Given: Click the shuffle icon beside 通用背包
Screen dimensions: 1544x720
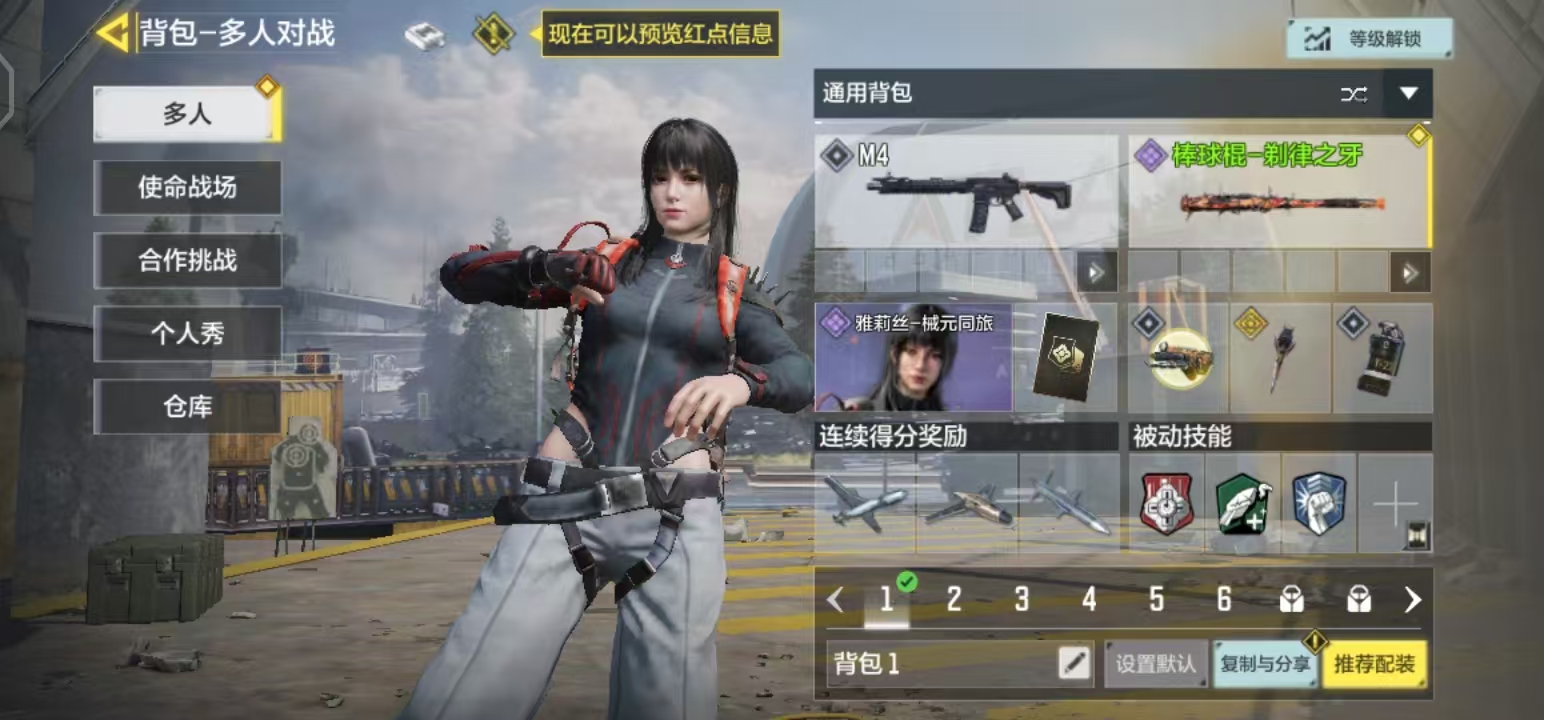Looking at the screenshot, I should coord(1354,94).
